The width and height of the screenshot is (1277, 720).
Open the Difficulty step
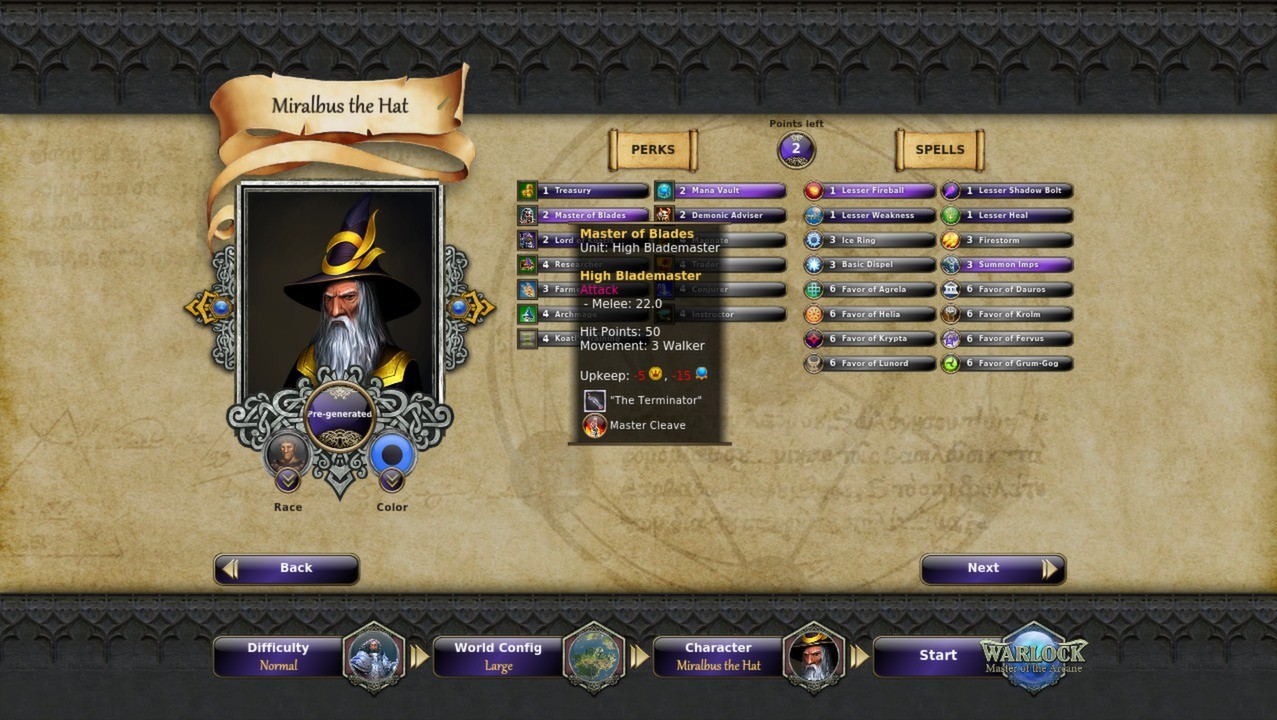[278, 656]
